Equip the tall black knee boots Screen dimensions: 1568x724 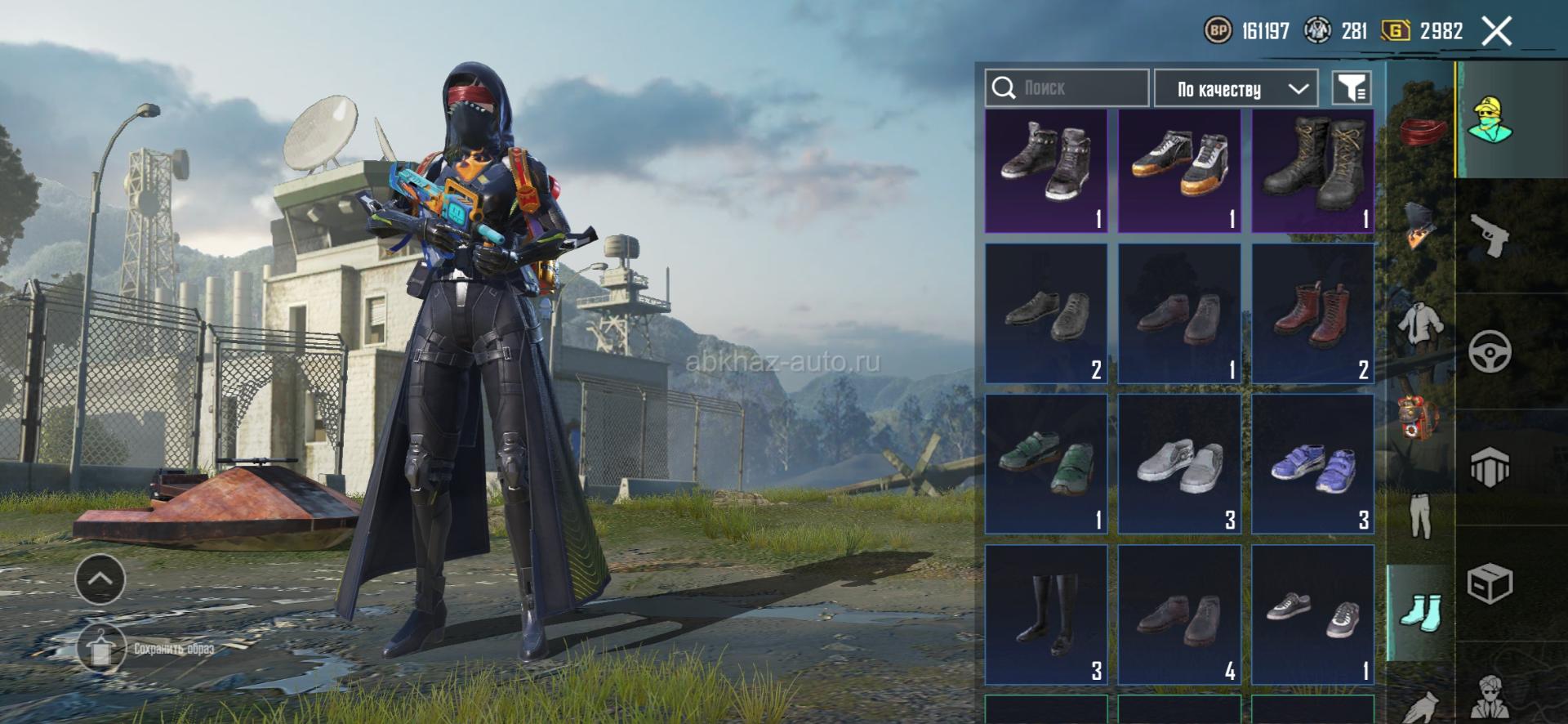1046,615
